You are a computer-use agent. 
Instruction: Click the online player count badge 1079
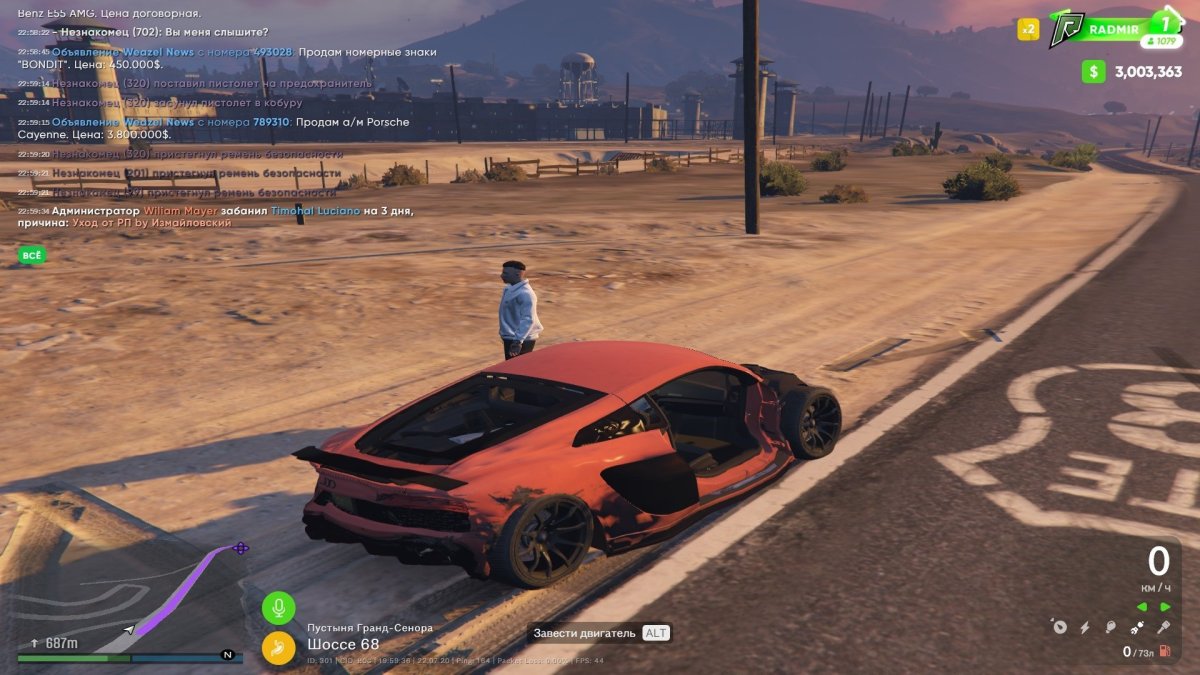point(1162,41)
